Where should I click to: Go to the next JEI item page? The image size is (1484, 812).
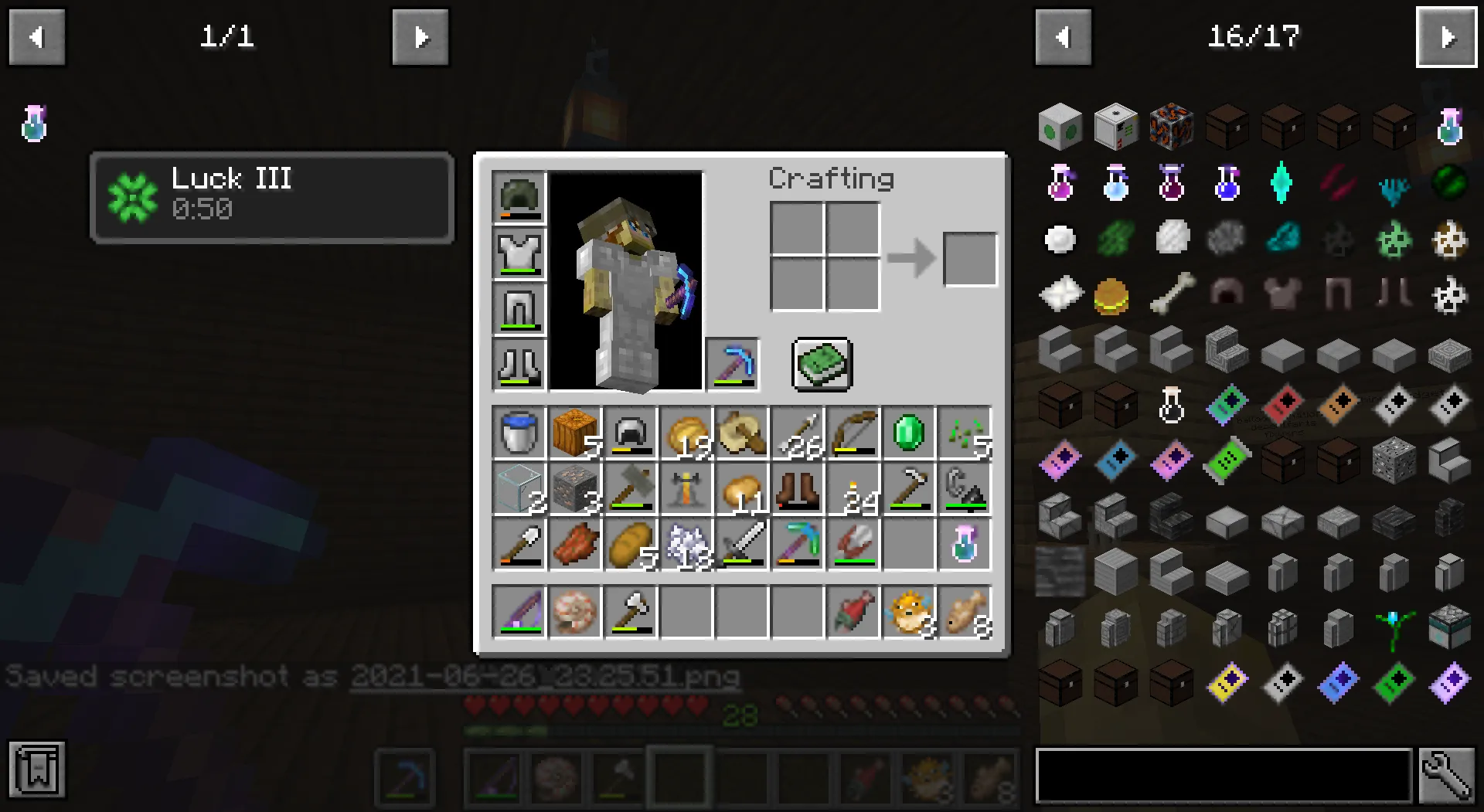[1447, 36]
